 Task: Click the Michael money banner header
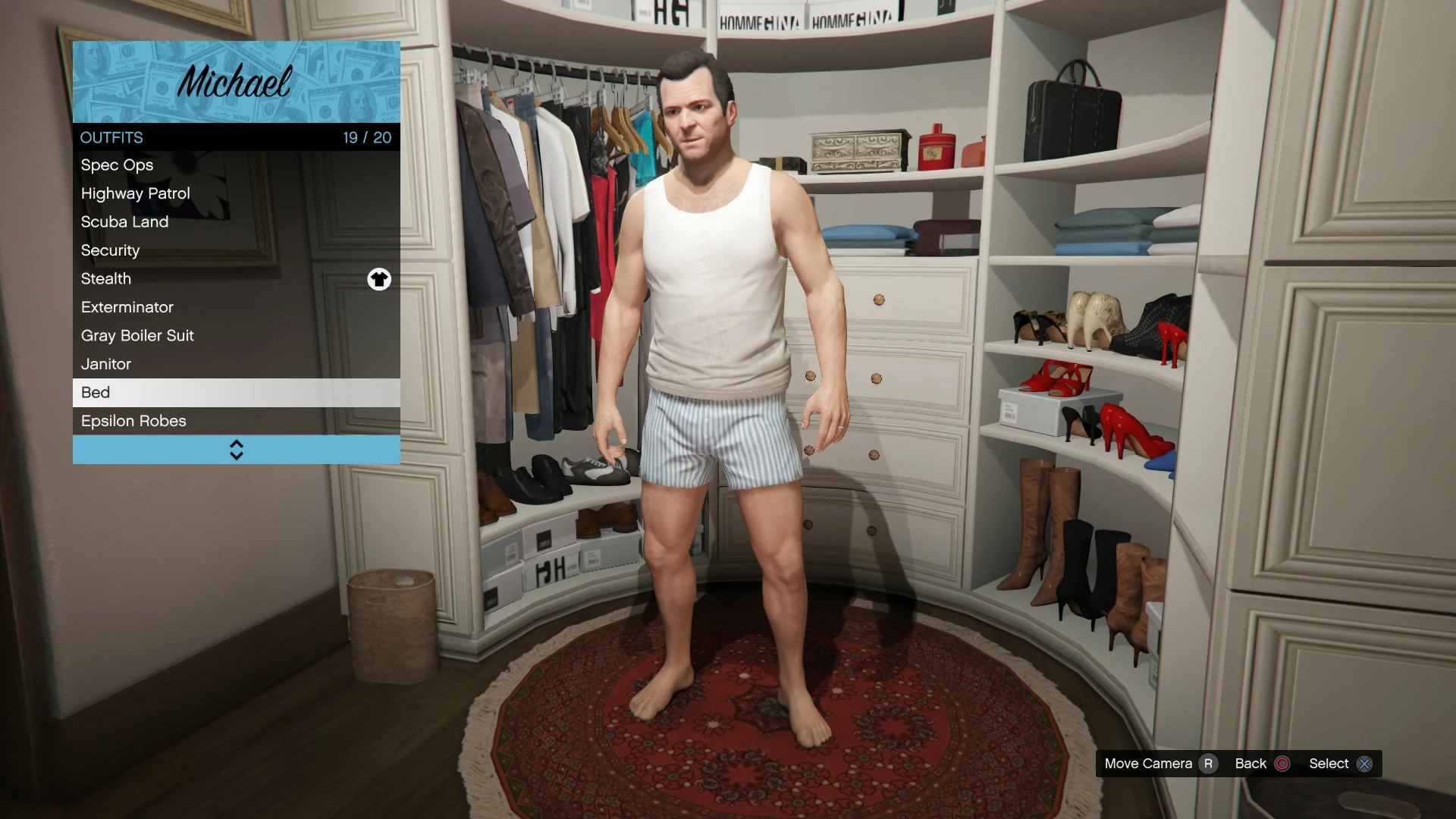(x=236, y=80)
